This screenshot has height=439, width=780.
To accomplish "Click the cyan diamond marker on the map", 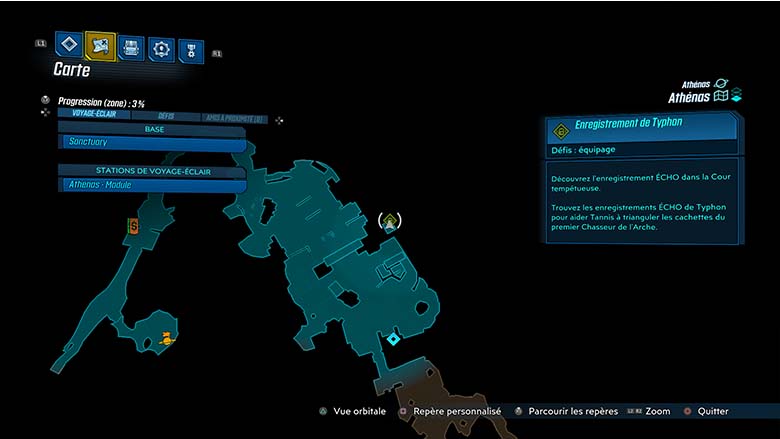I will point(394,340).
